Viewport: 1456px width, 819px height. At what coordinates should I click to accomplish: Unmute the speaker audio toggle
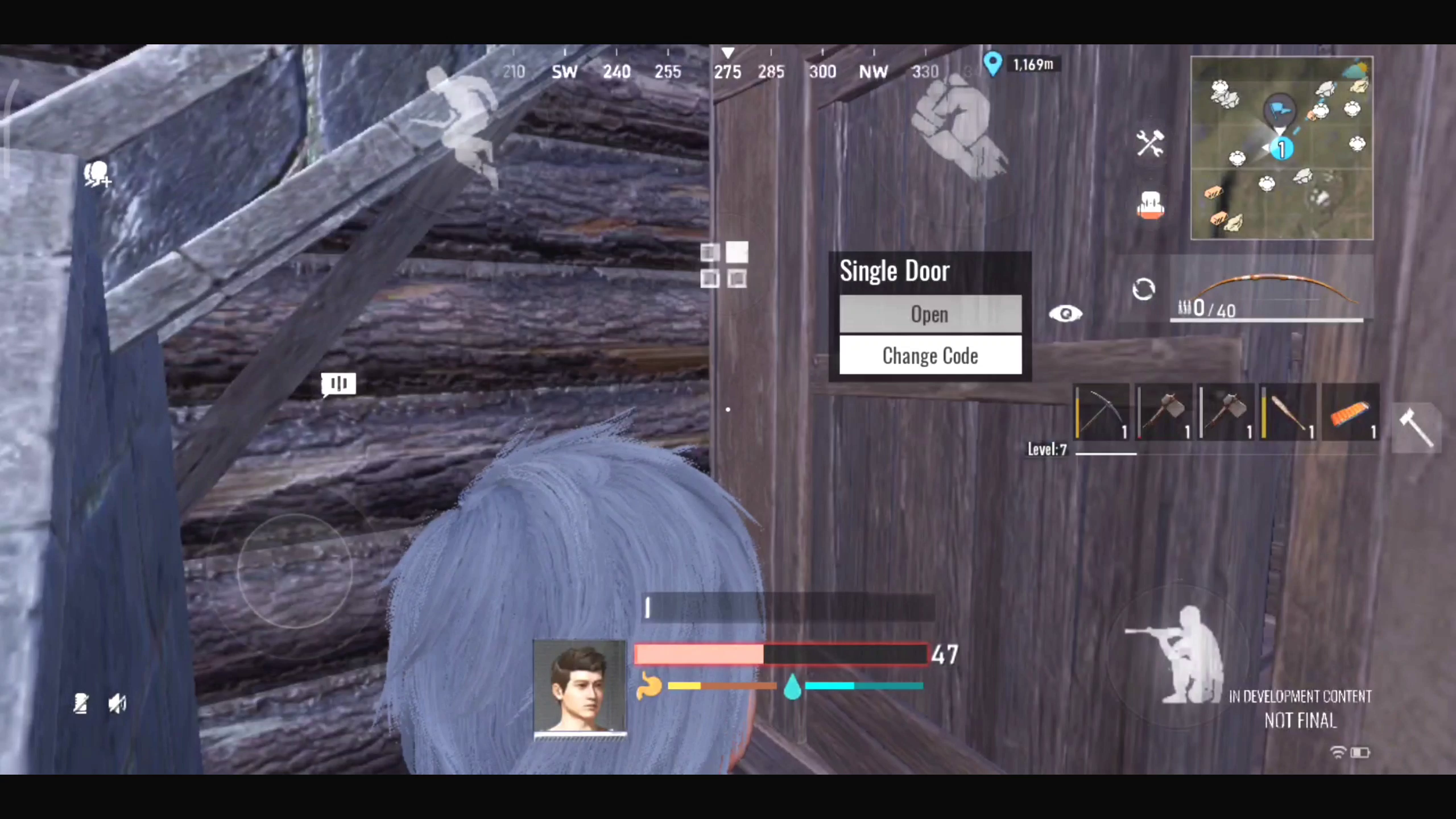click(117, 704)
